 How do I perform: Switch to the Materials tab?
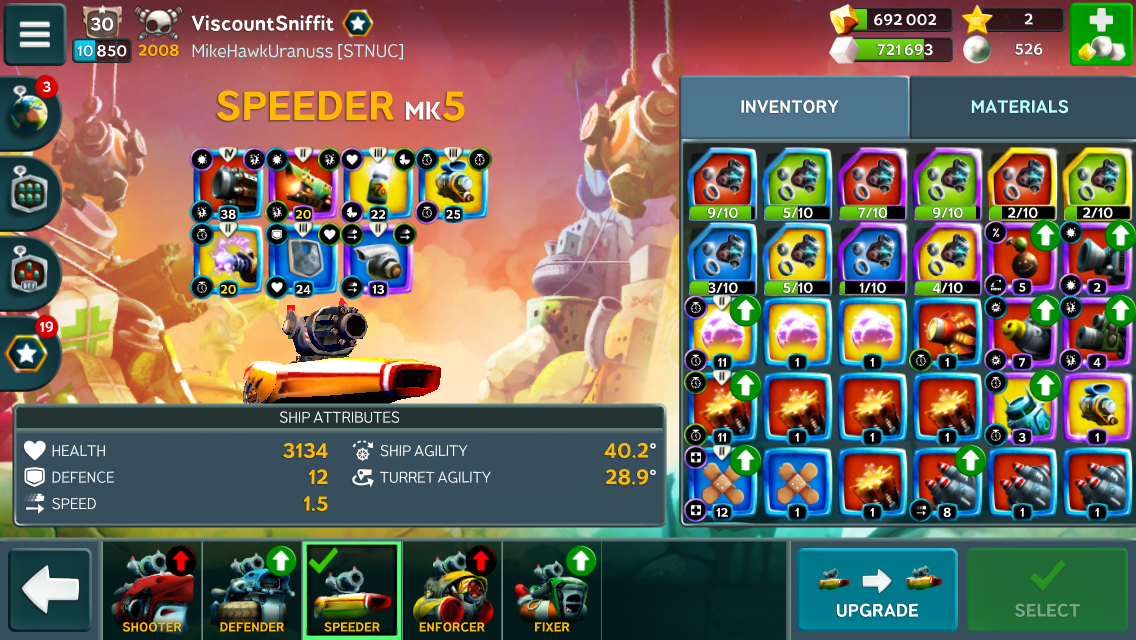pos(1019,107)
